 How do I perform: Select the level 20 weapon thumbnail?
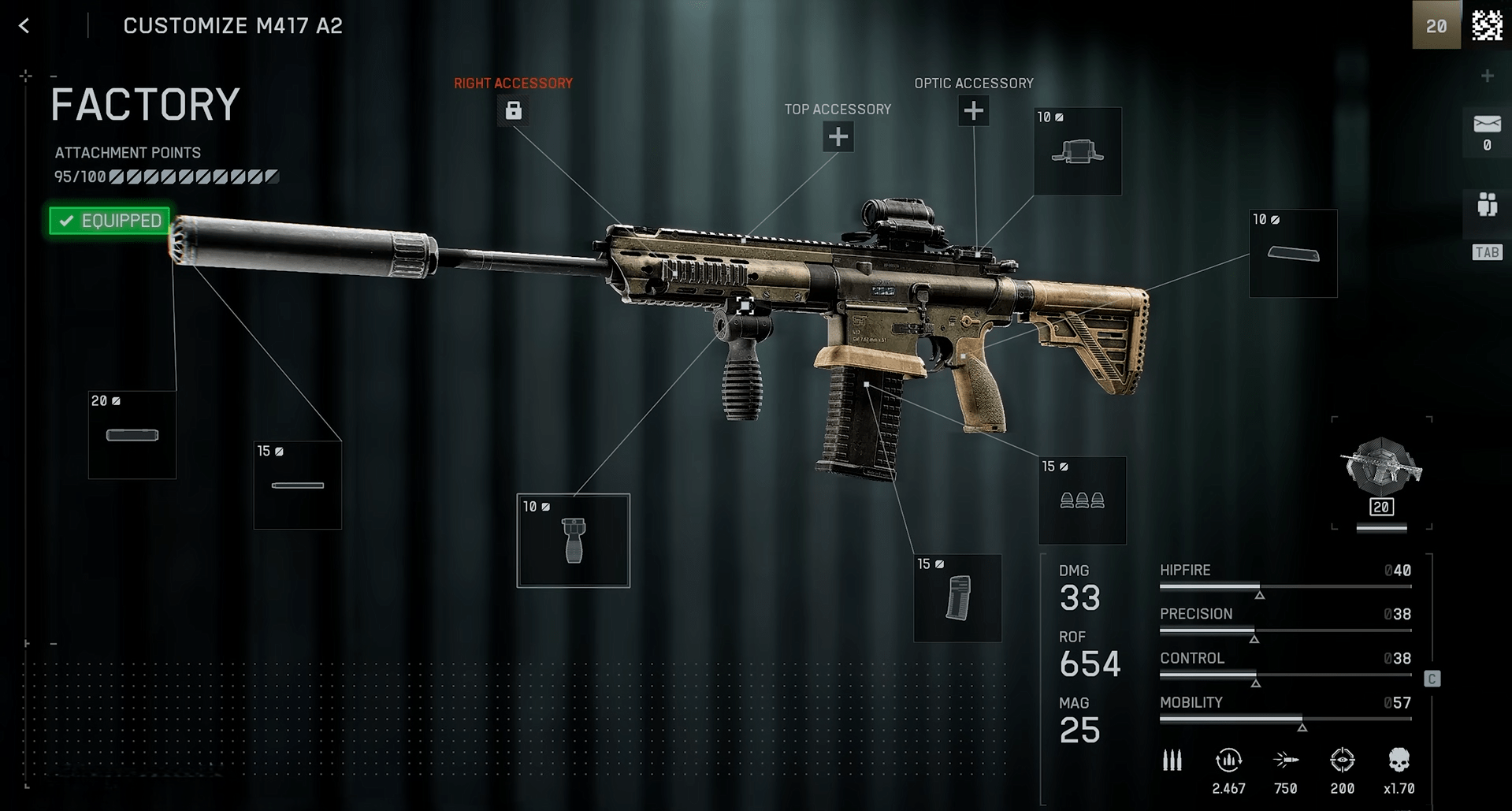1381,473
